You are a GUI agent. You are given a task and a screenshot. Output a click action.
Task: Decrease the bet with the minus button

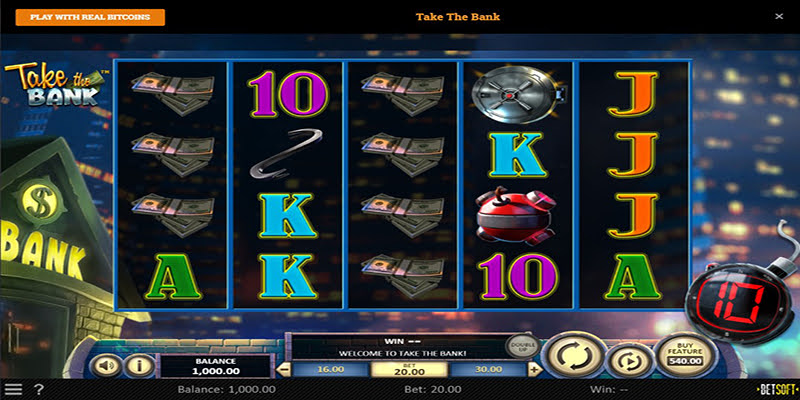286,369
